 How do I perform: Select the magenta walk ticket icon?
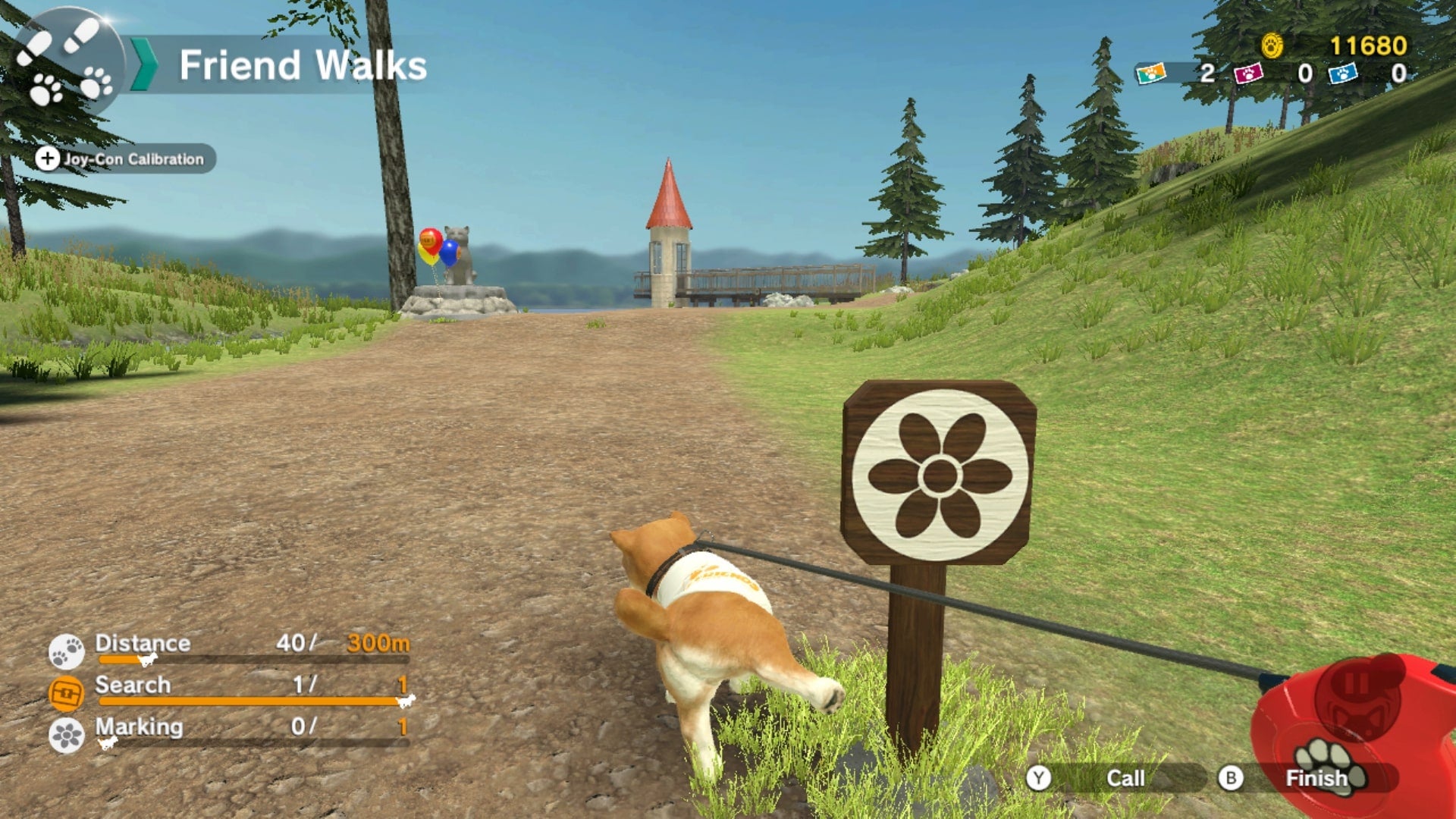tap(1248, 75)
